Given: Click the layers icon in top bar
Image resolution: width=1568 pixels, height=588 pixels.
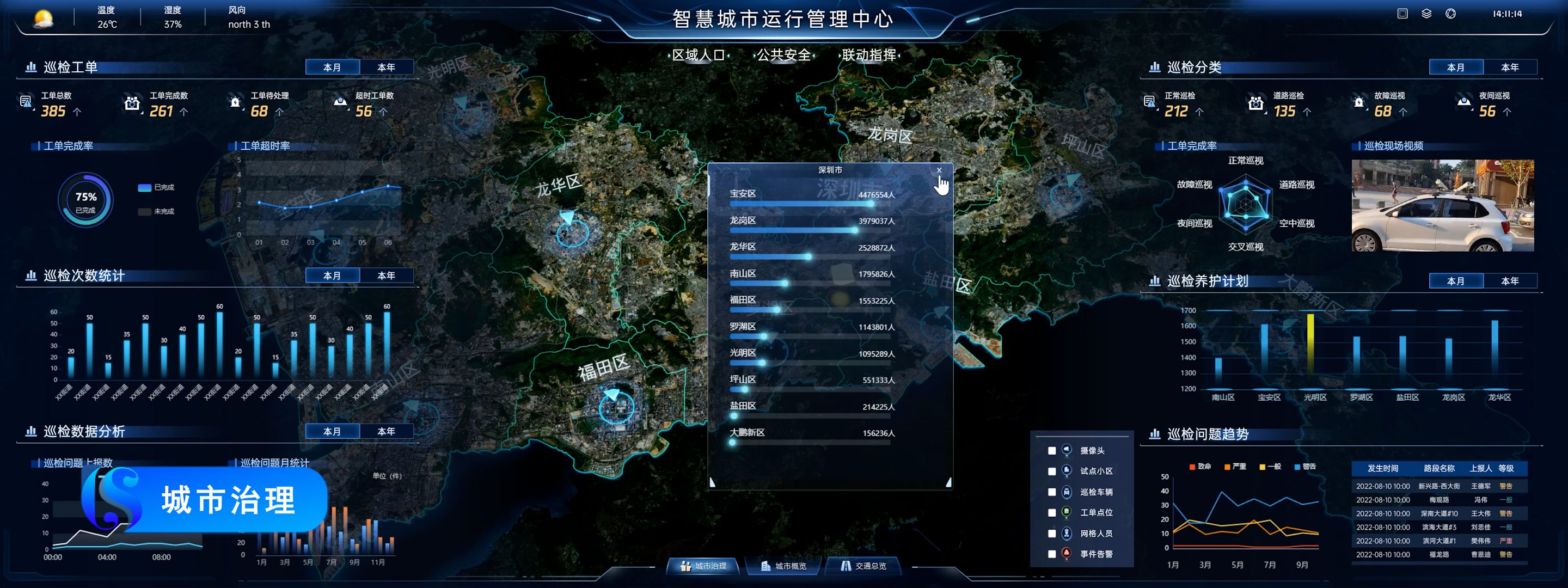Looking at the screenshot, I should (x=1426, y=14).
